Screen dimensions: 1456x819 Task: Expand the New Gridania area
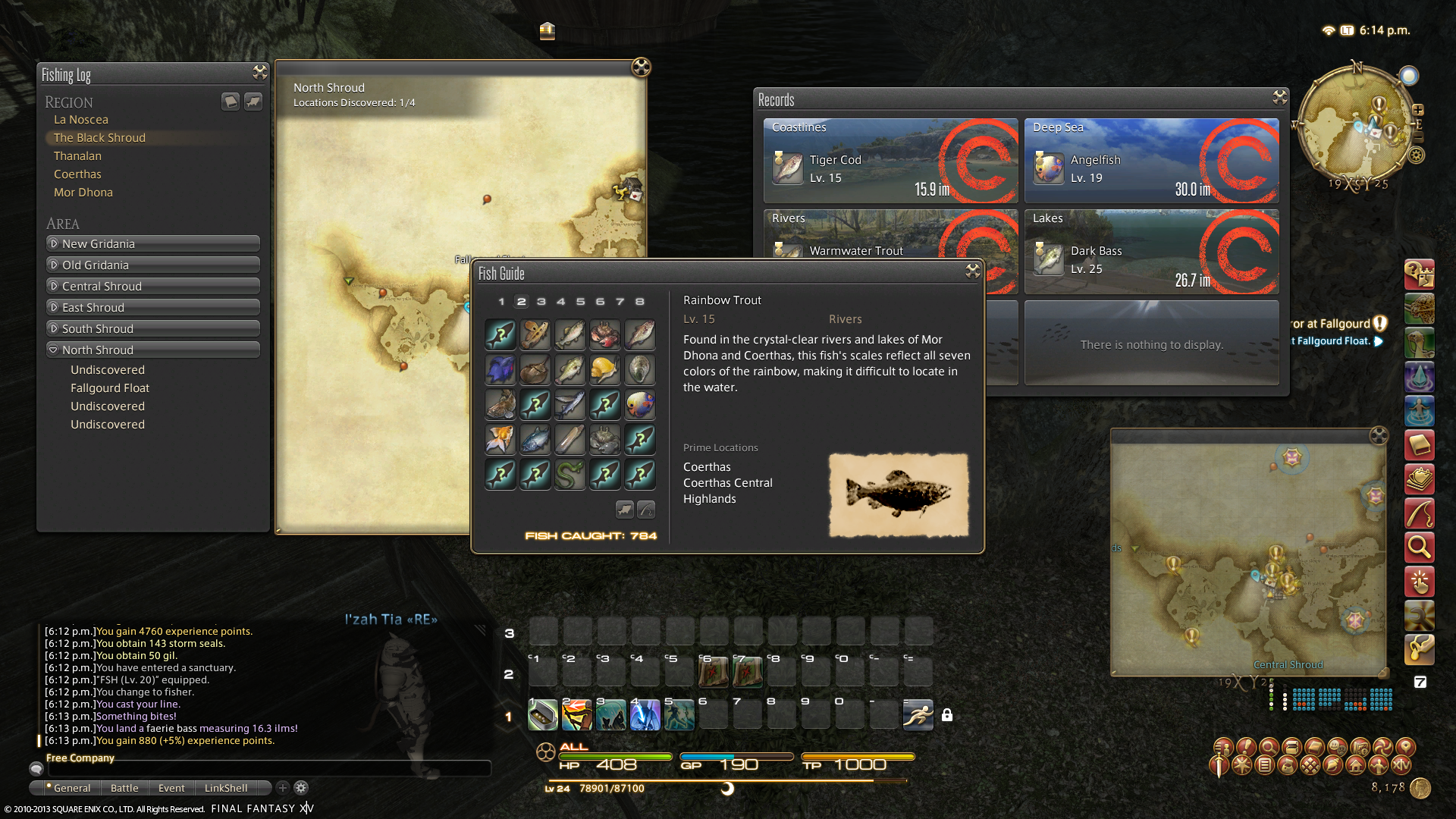click(152, 244)
